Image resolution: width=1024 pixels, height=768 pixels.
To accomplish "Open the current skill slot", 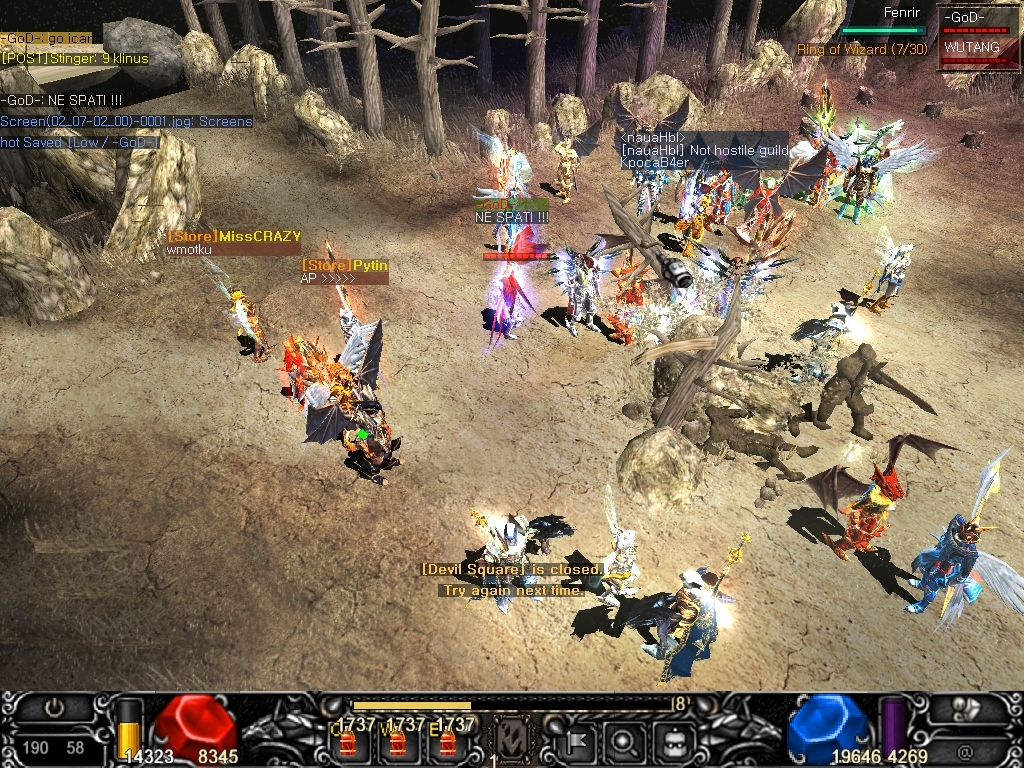I will [512, 740].
